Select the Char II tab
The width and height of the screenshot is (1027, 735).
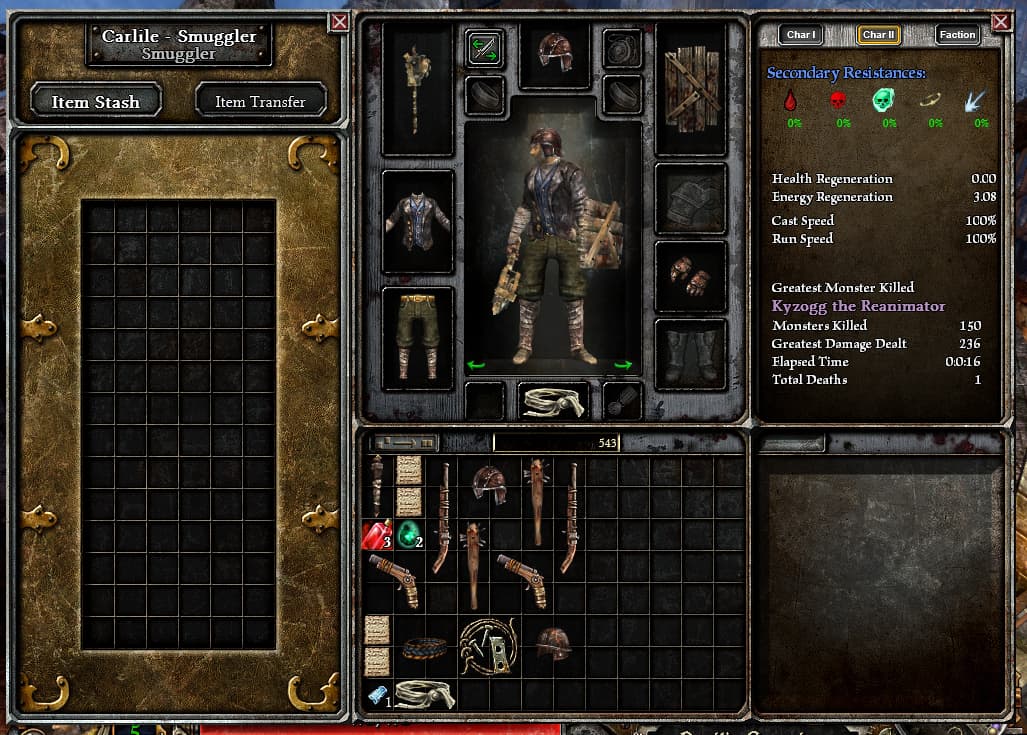[878, 35]
